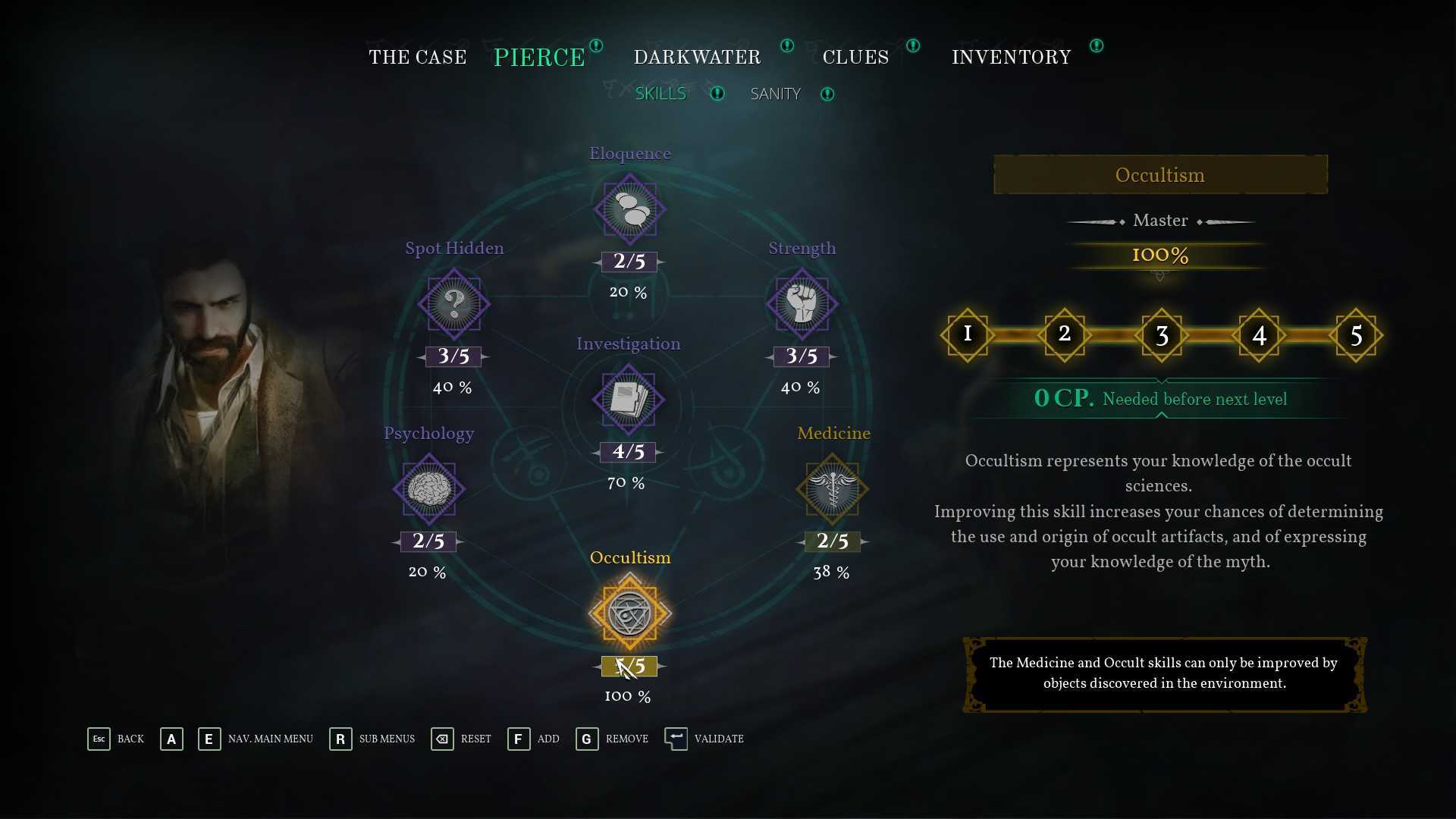Switch to the Clues tab

pyautogui.click(x=855, y=58)
